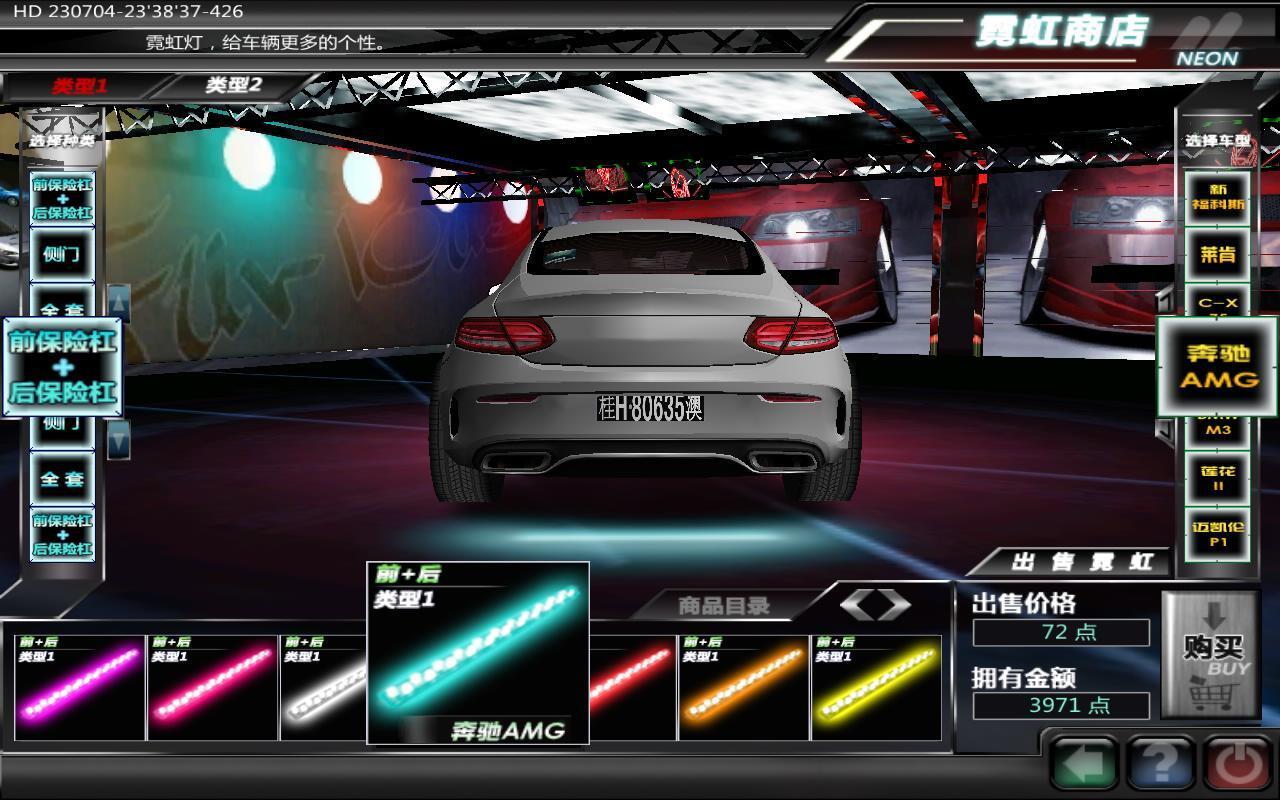Viewport: 1280px width, 800px height.
Task: Select the 新福科斯 car model
Action: click(x=1217, y=197)
